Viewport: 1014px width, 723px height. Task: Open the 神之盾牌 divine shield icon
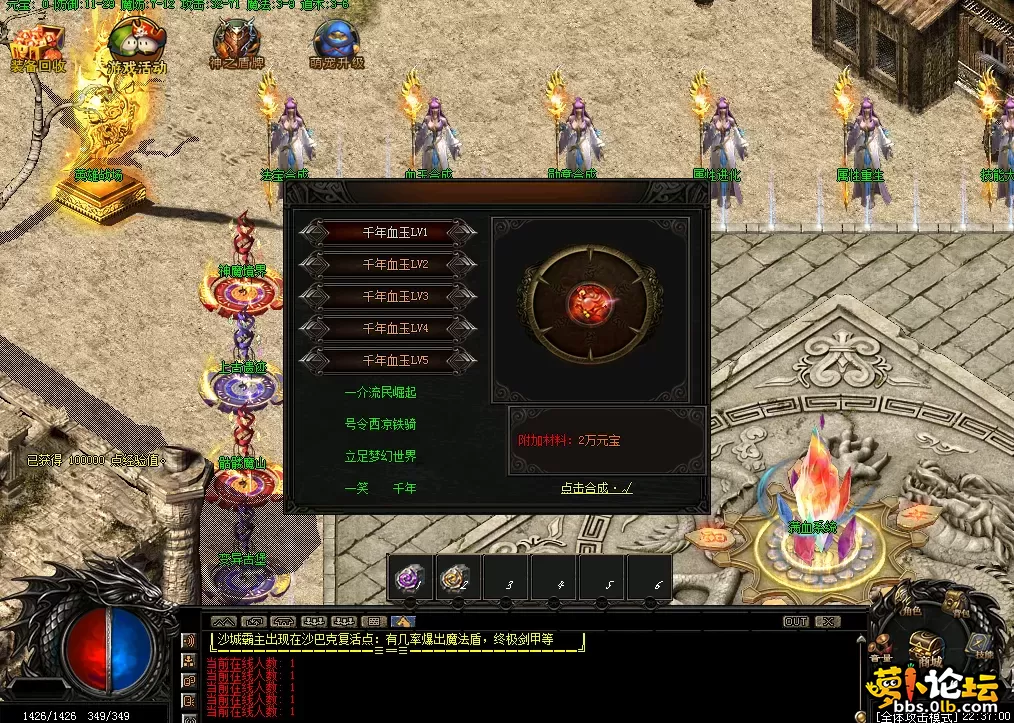(x=236, y=45)
